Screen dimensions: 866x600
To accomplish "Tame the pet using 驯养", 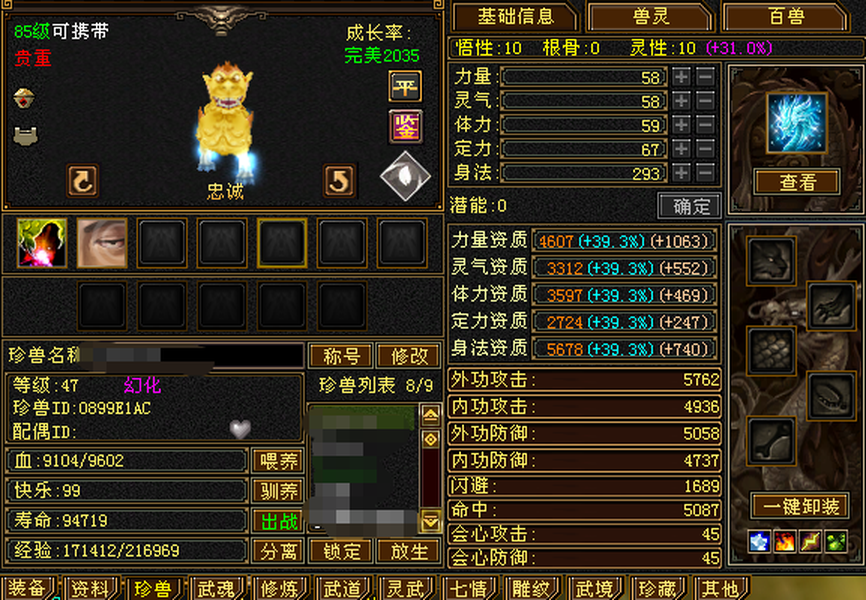I will pos(277,491).
